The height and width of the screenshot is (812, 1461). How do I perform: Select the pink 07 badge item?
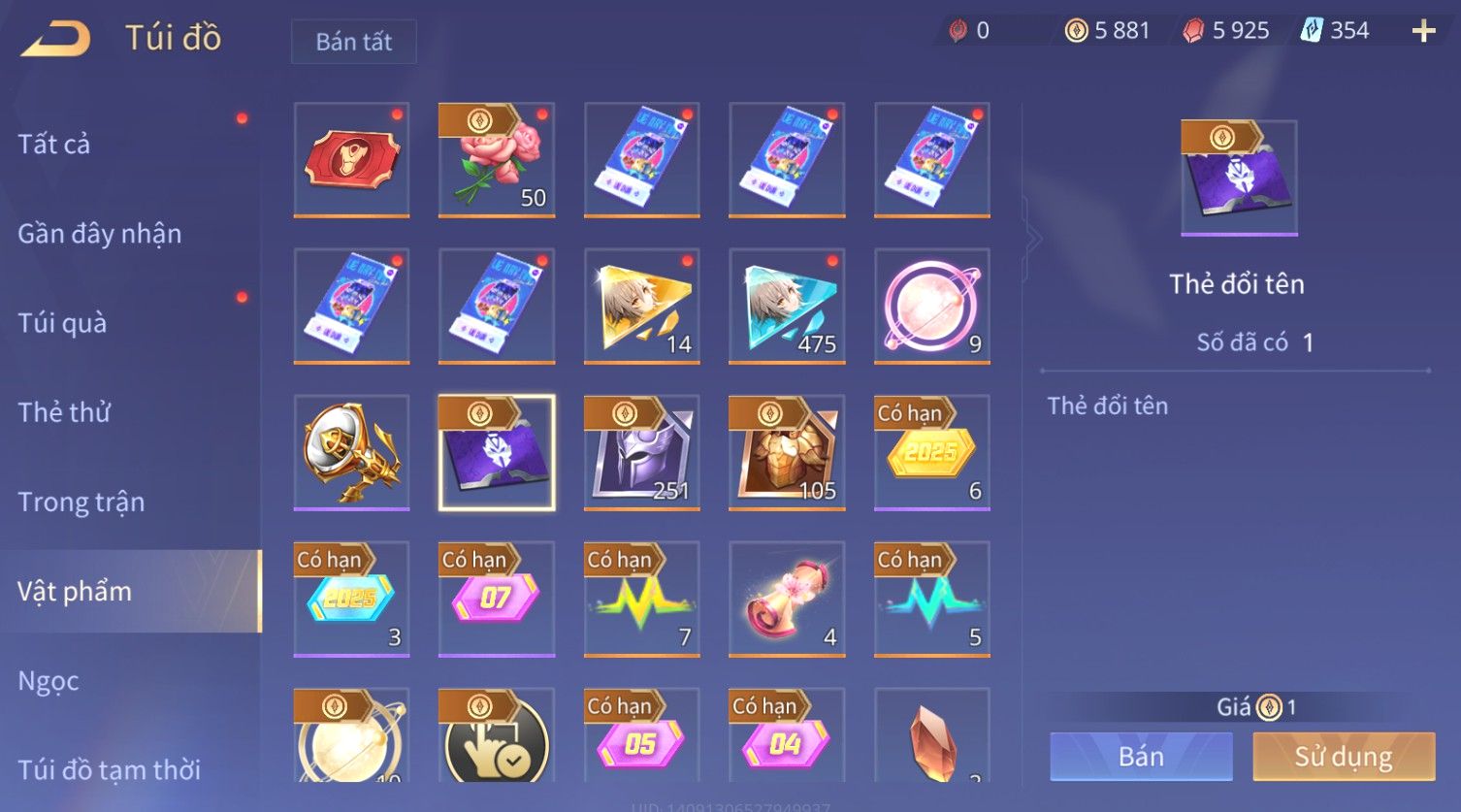(x=497, y=599)
